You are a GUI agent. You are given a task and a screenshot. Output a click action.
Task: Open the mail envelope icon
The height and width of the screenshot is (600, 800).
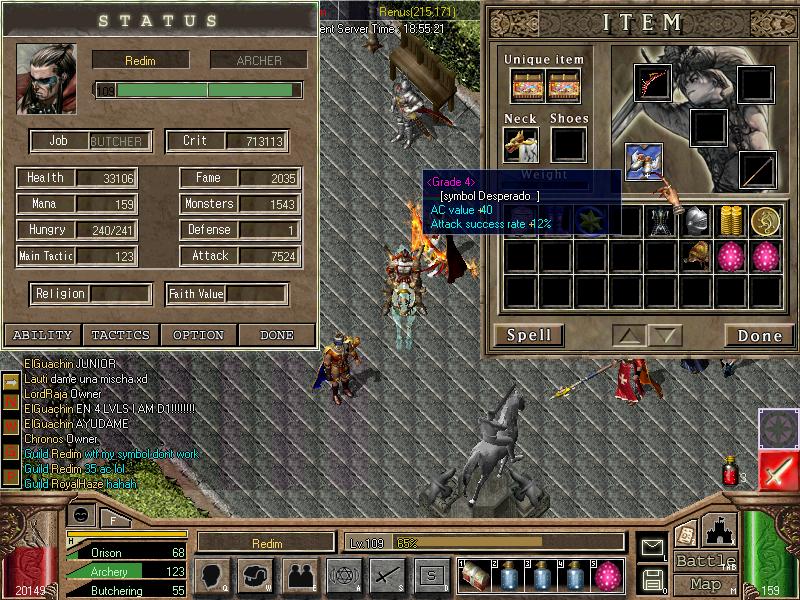coord(653,547)
